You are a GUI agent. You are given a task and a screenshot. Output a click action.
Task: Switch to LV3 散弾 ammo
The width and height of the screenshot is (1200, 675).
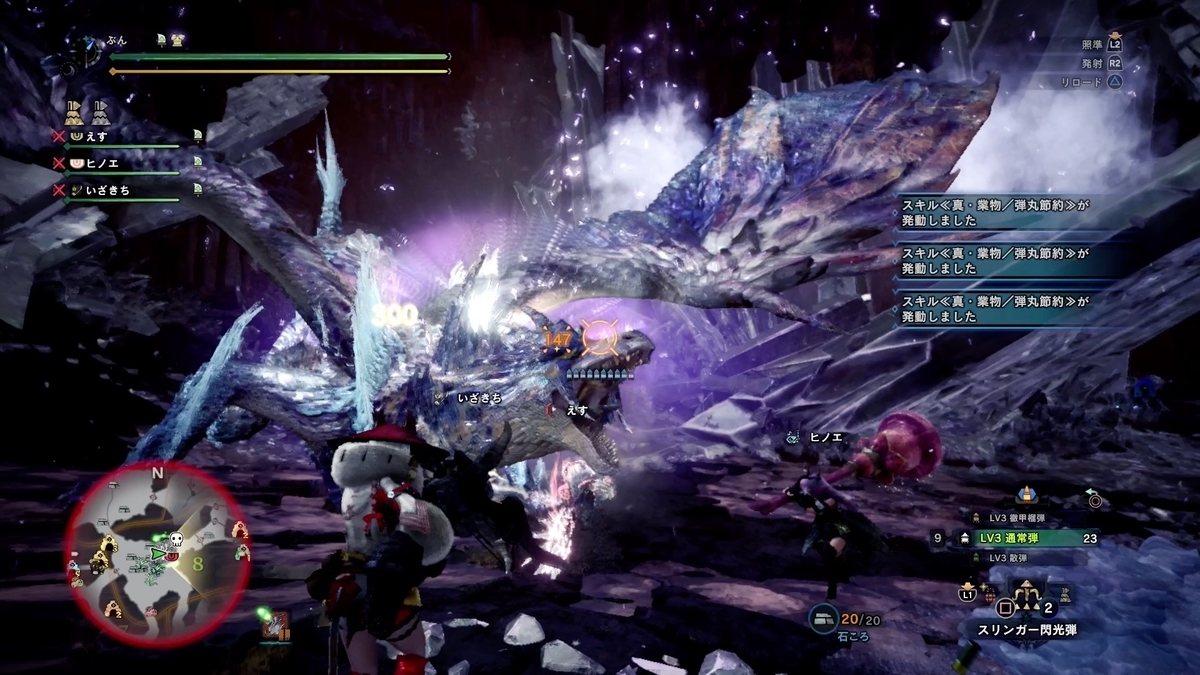(1018, 557)
